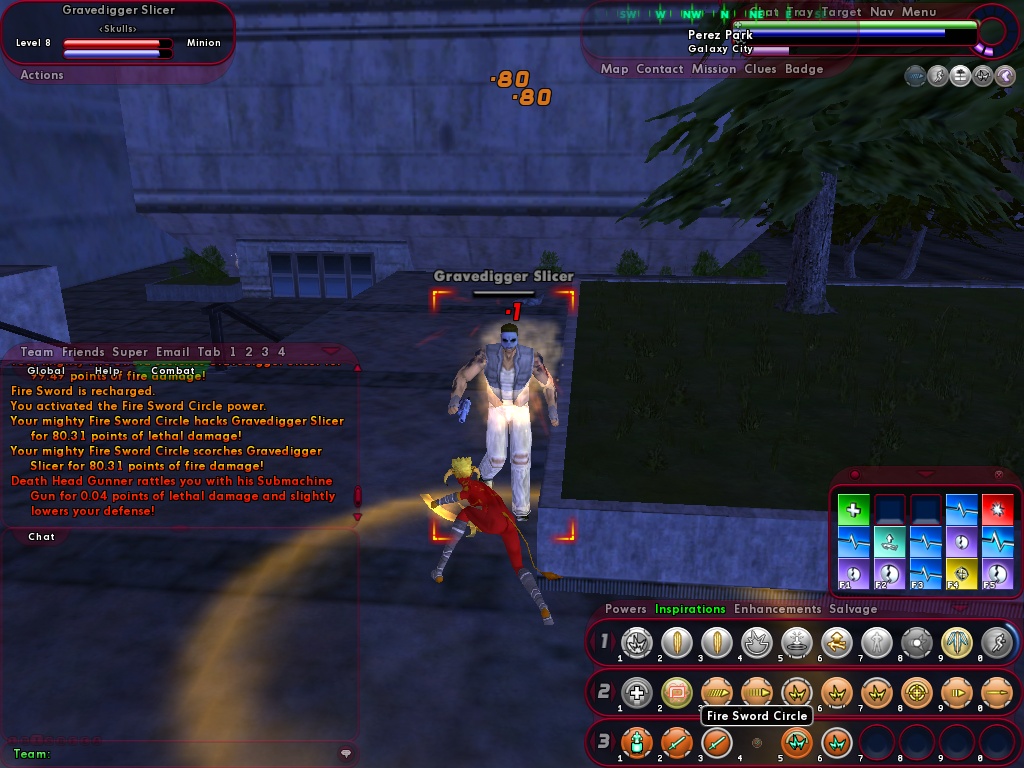1024x768 pixels.
Task: Toggle the Nav window
Action: [x=881, y=12]
